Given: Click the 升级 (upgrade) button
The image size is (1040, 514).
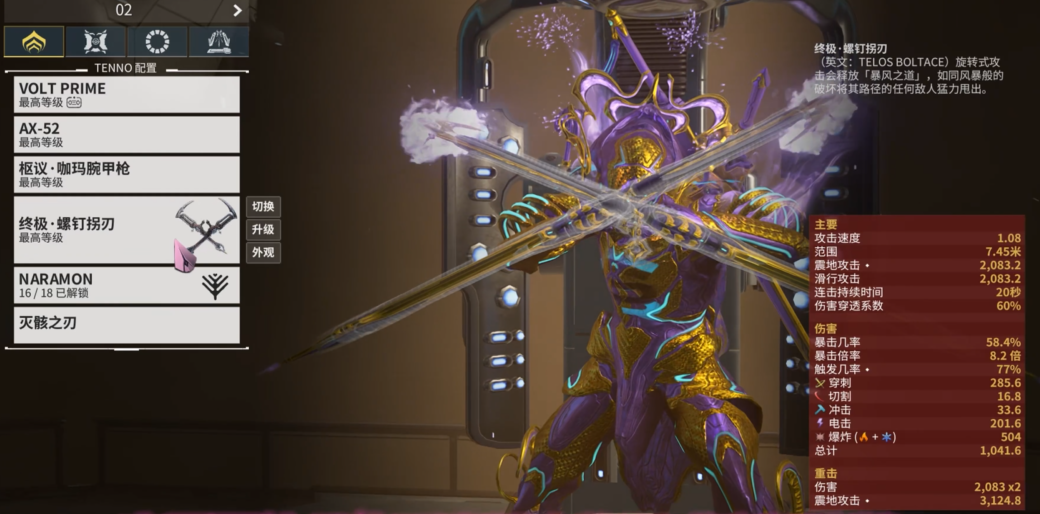Looking at the screenshot, I should click(263, 230).
